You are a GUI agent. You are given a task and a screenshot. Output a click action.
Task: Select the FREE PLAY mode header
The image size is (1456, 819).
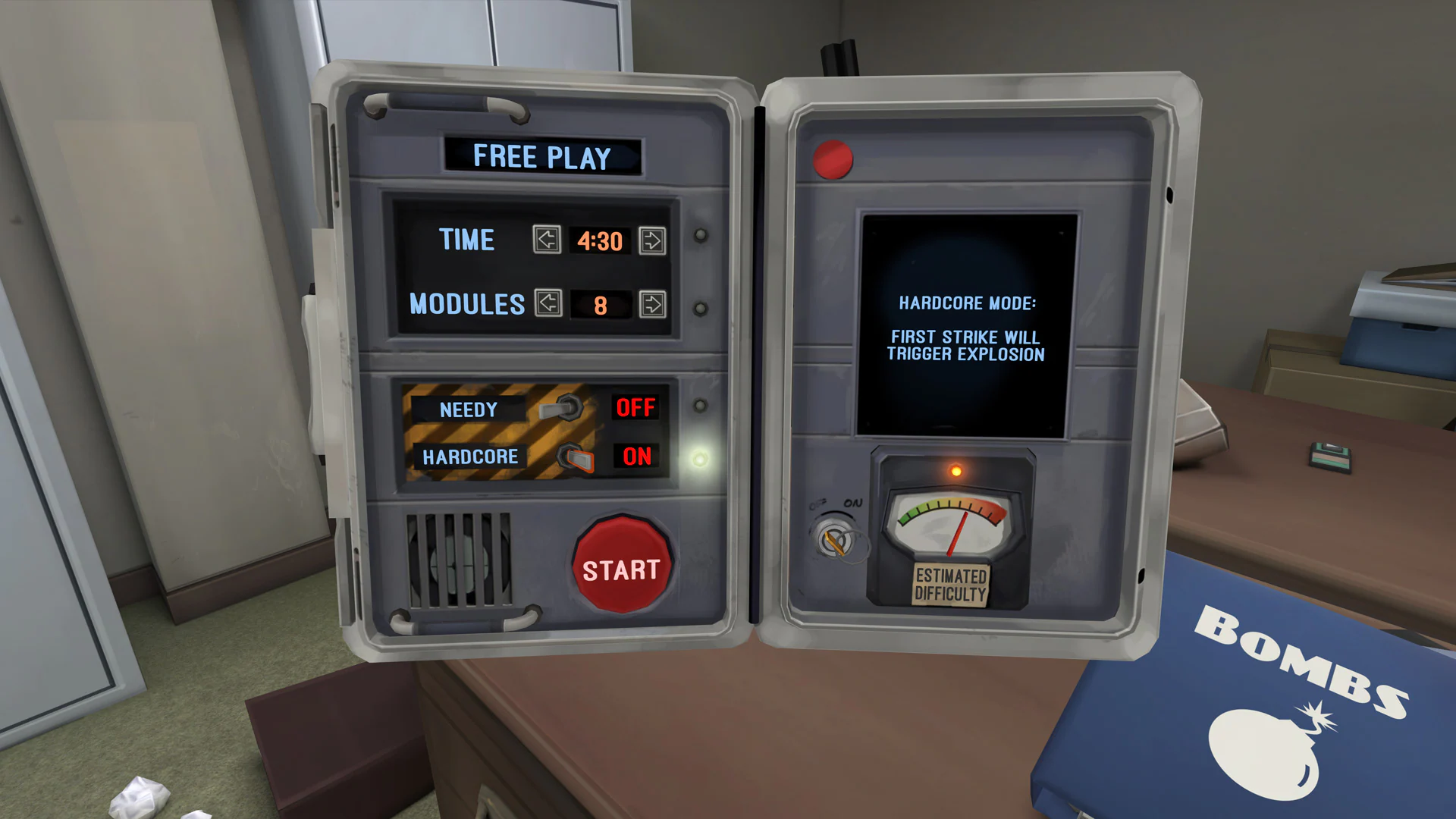(541, 156)
